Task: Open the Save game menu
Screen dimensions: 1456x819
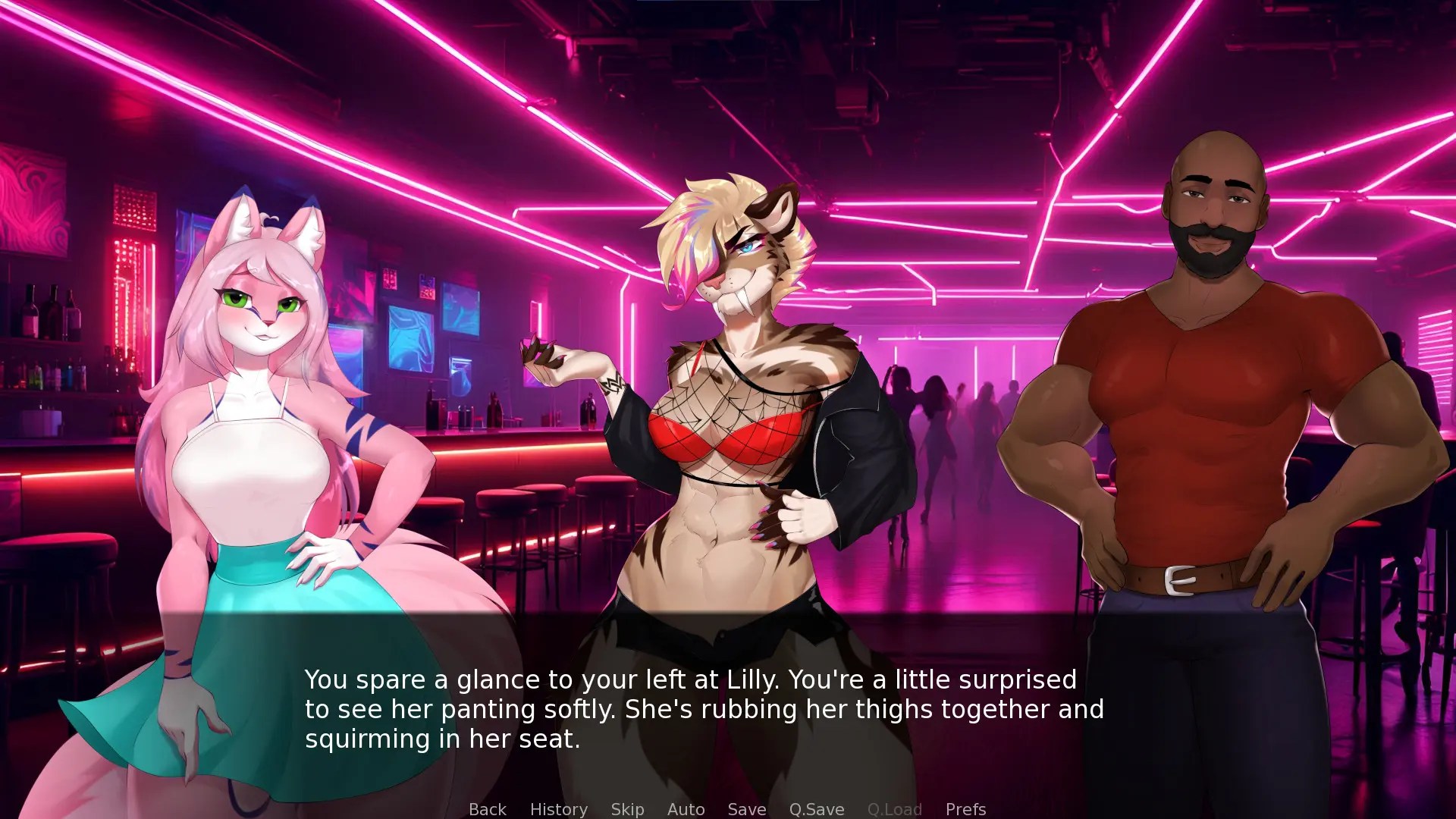Action: [x=746, y=809]
